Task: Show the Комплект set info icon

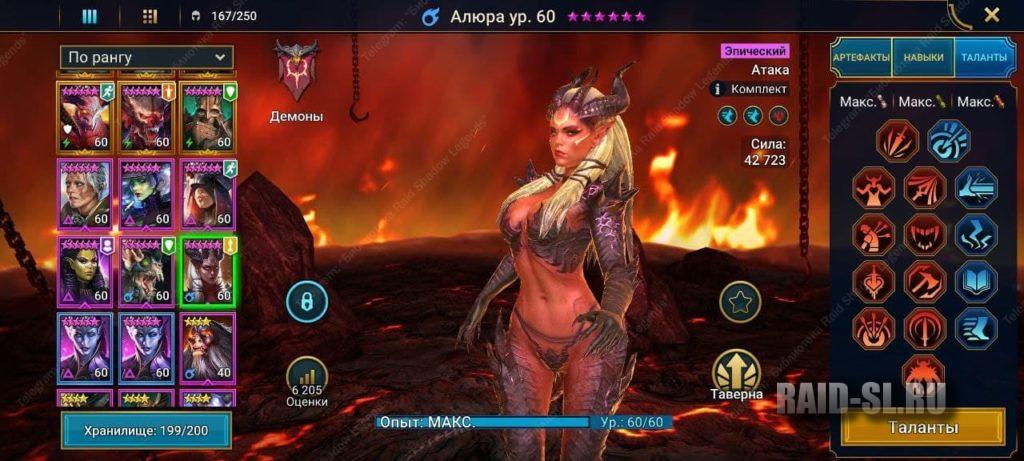Action: pyautogui.click(x=716, y=89)
